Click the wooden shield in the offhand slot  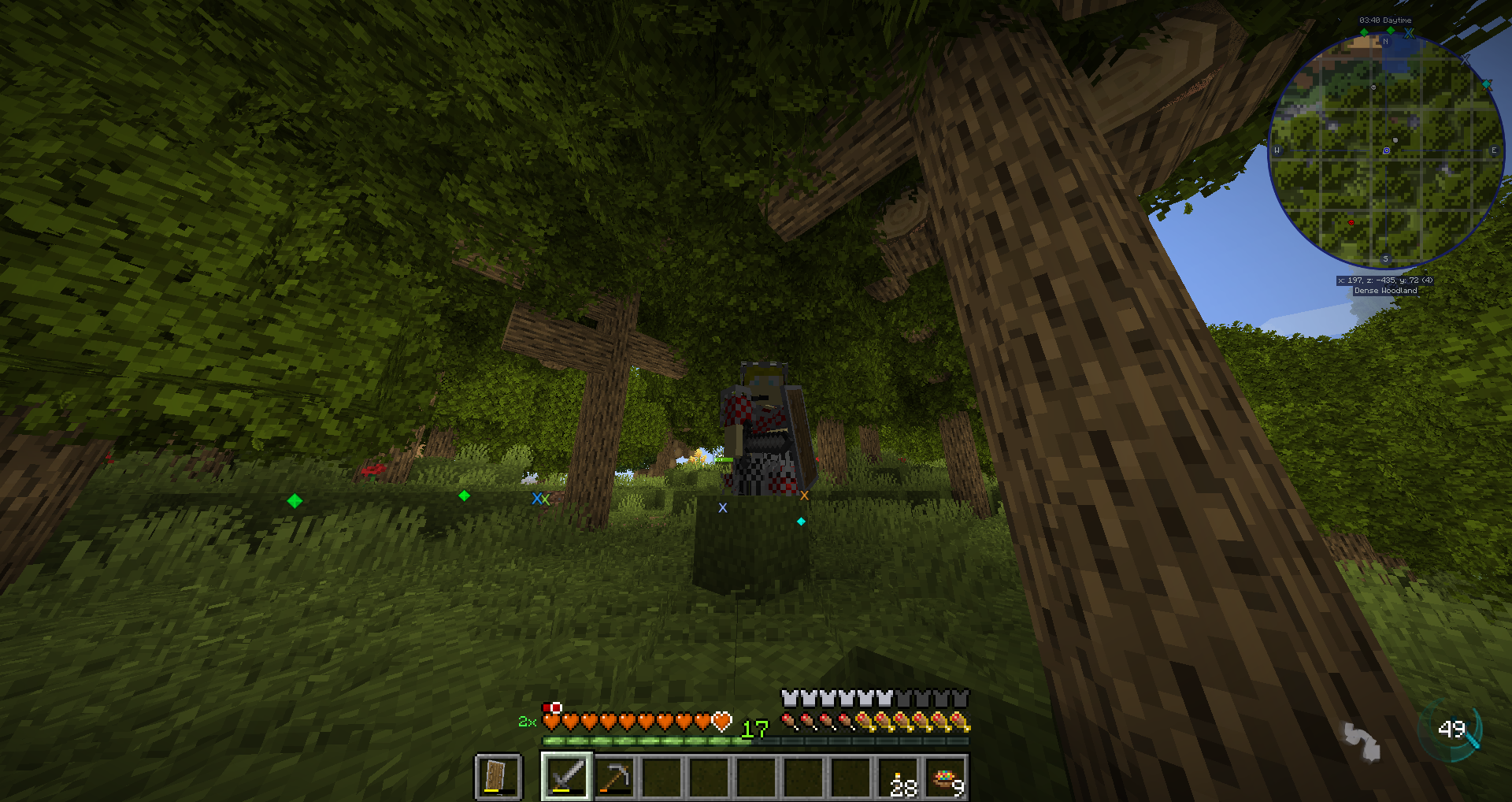[498, 778]
